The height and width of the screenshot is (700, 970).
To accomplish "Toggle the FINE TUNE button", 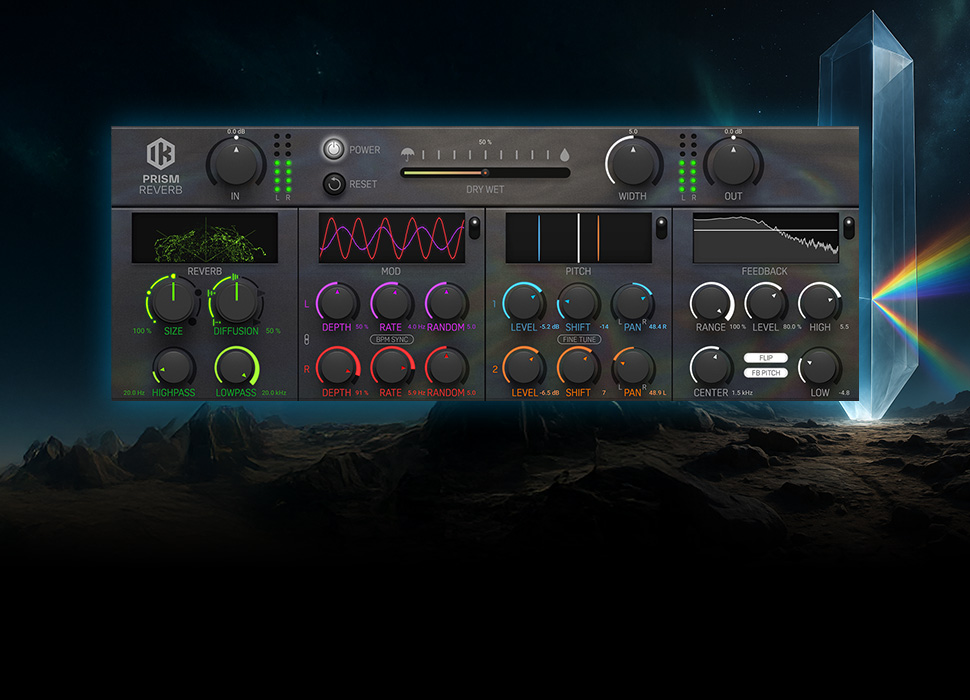I will [x=579, y=339].
